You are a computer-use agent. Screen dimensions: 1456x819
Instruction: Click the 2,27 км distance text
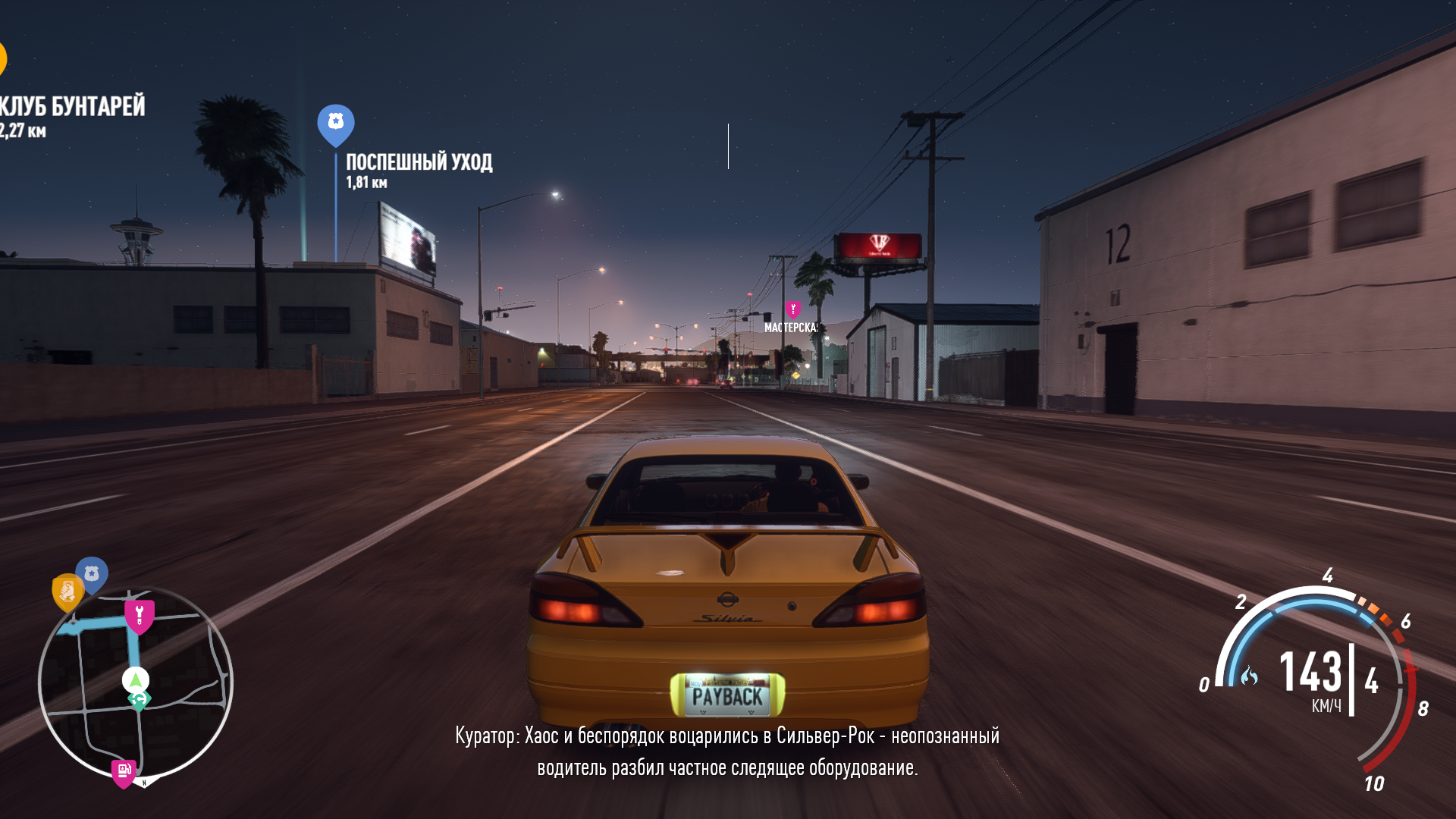point(23,131)
